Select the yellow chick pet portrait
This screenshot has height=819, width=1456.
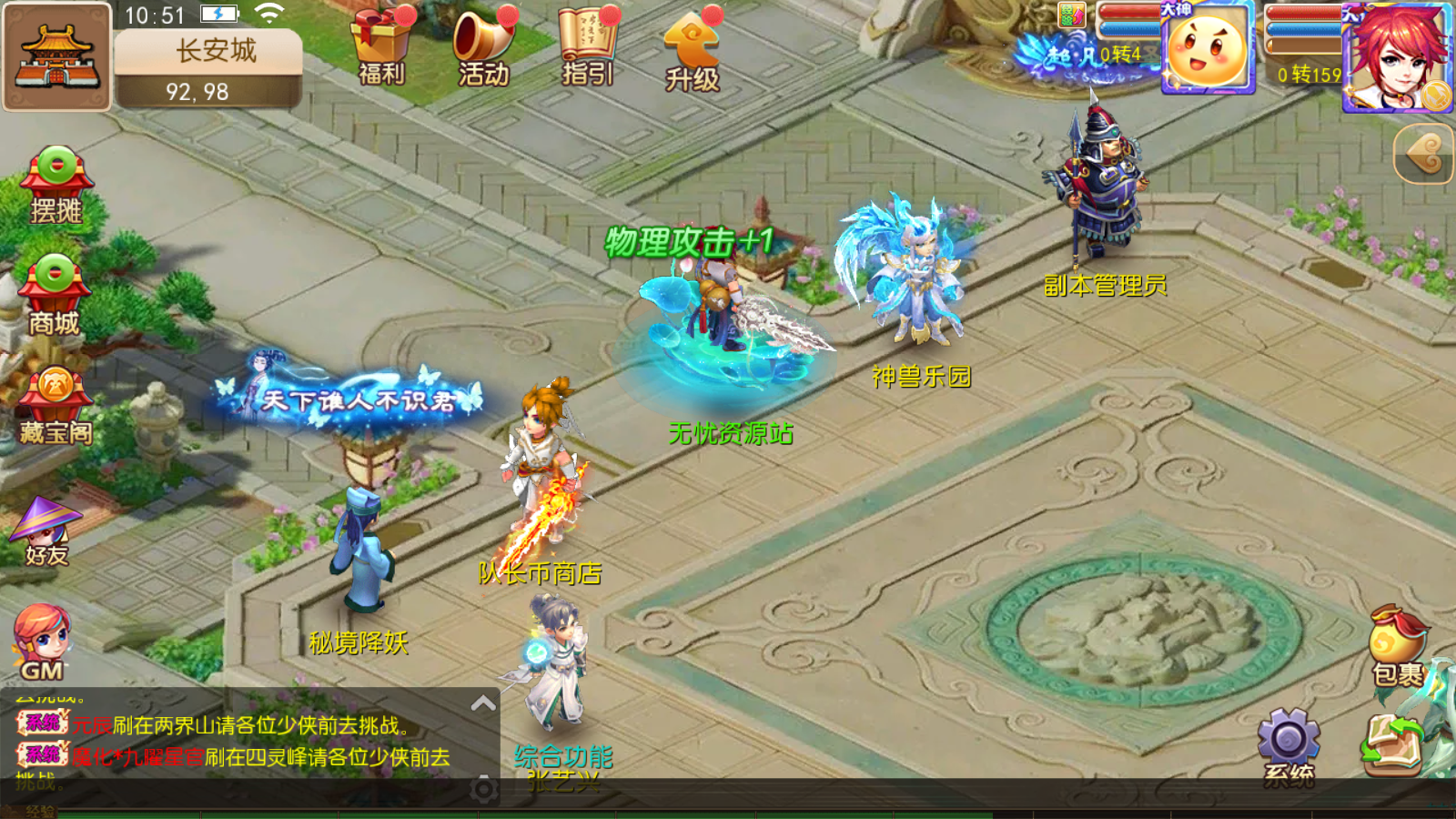[x=1208, y=50]
